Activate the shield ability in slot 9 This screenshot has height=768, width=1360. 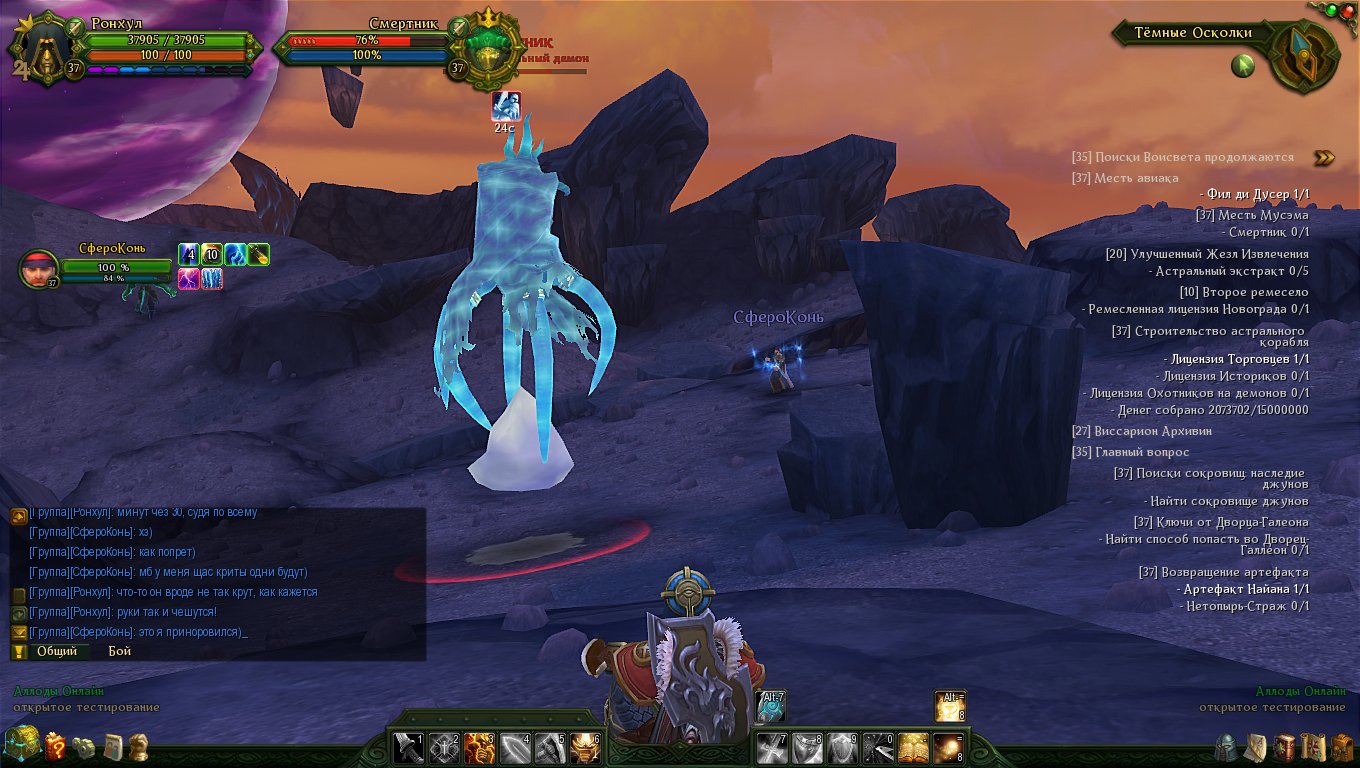point(843,748)
